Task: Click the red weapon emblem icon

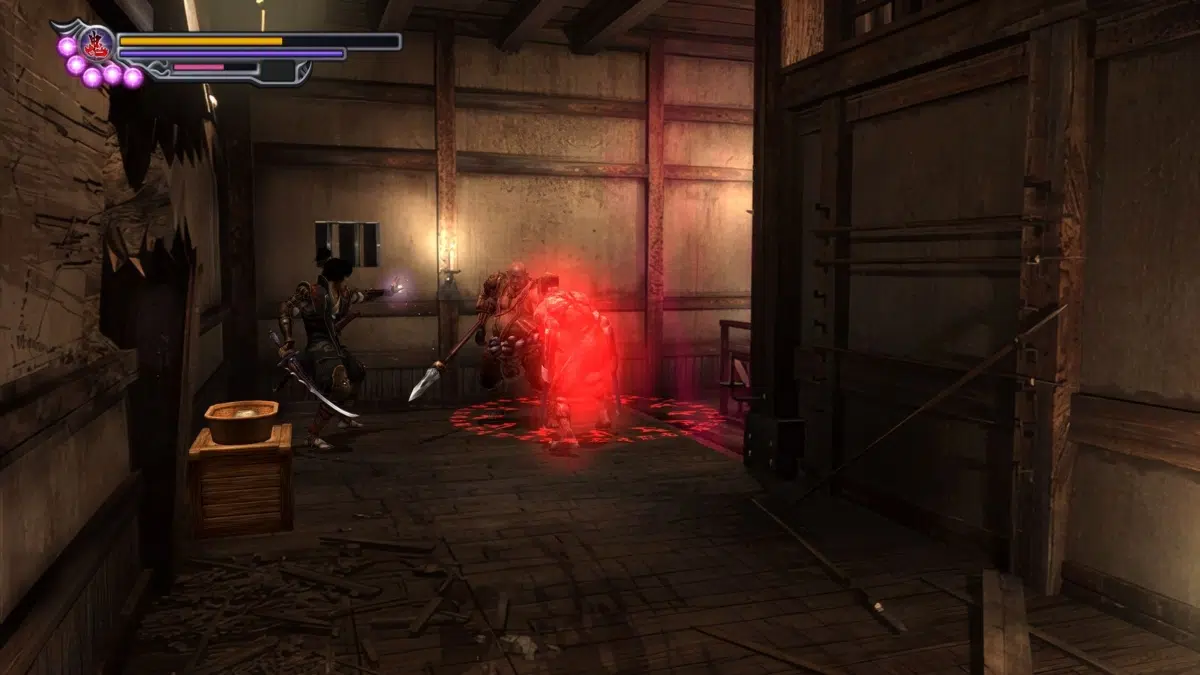Action: [x=98, y=44]
